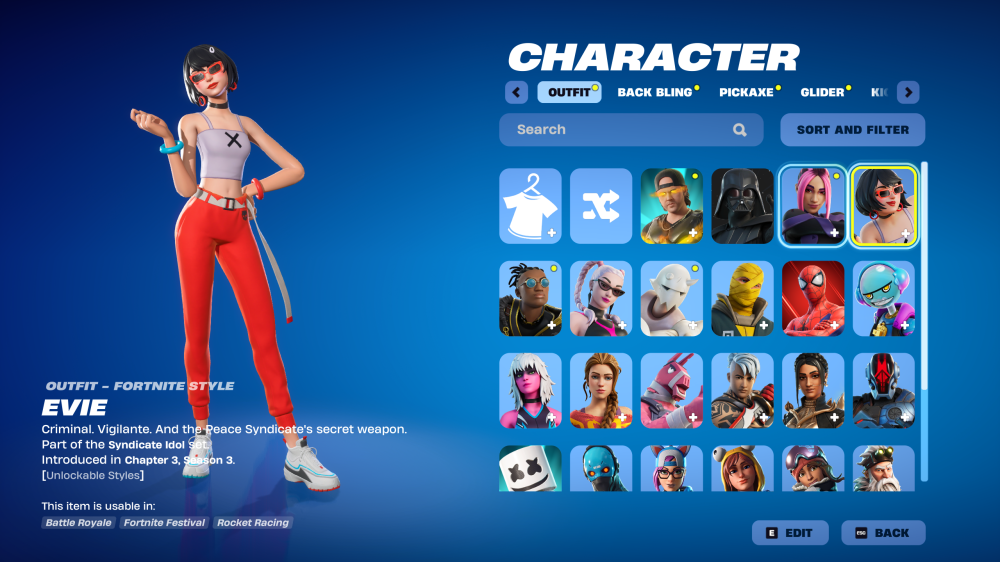This screenshot has height=562, width=1000.
Task: Select the yellow banana Peely outfit
Action: (742, 298)
